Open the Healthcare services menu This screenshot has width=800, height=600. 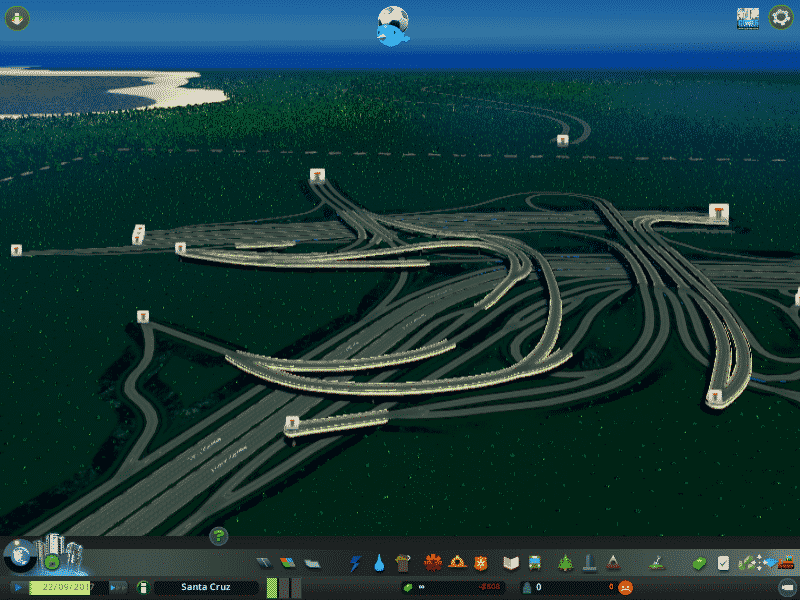coord(433,563)
